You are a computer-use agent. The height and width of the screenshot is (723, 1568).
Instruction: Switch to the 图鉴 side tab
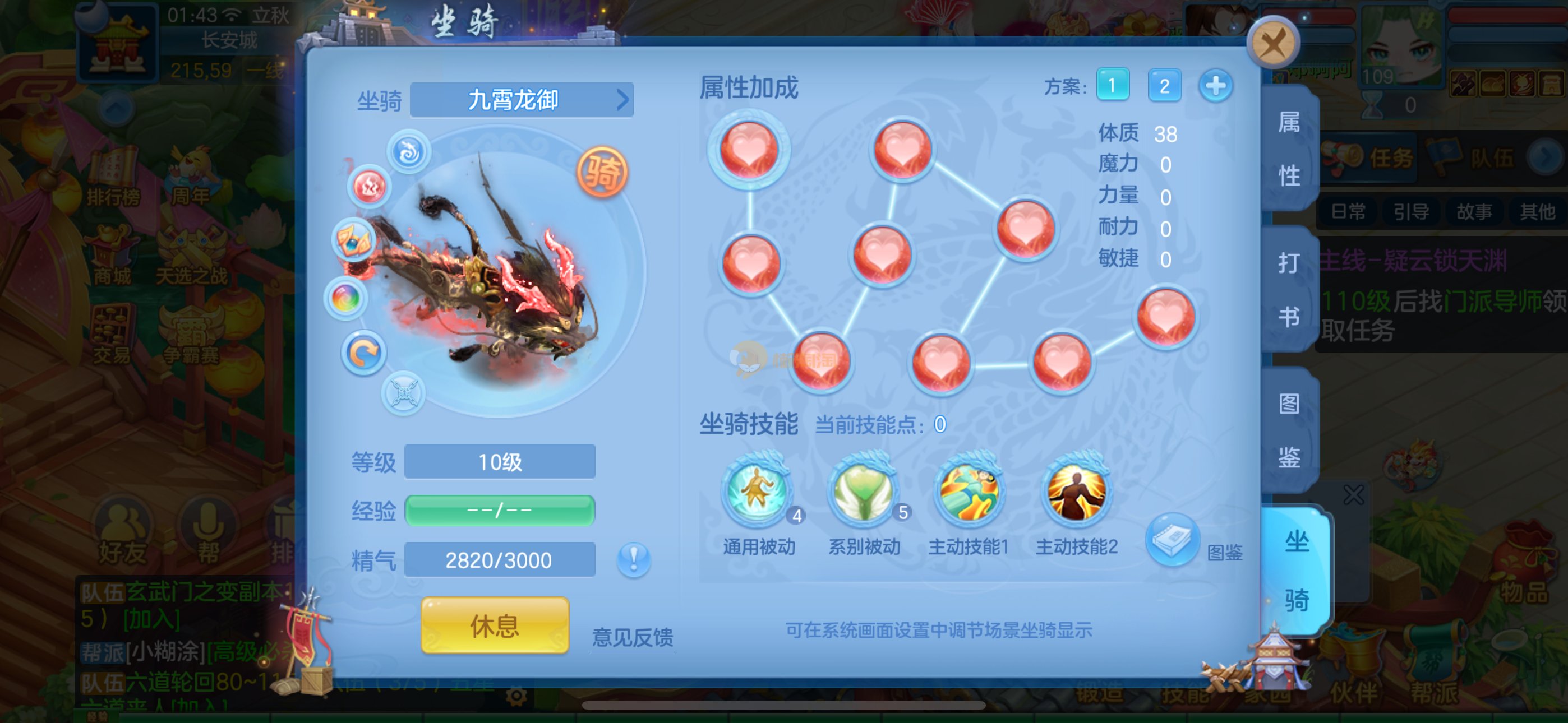coord(1289,430)
